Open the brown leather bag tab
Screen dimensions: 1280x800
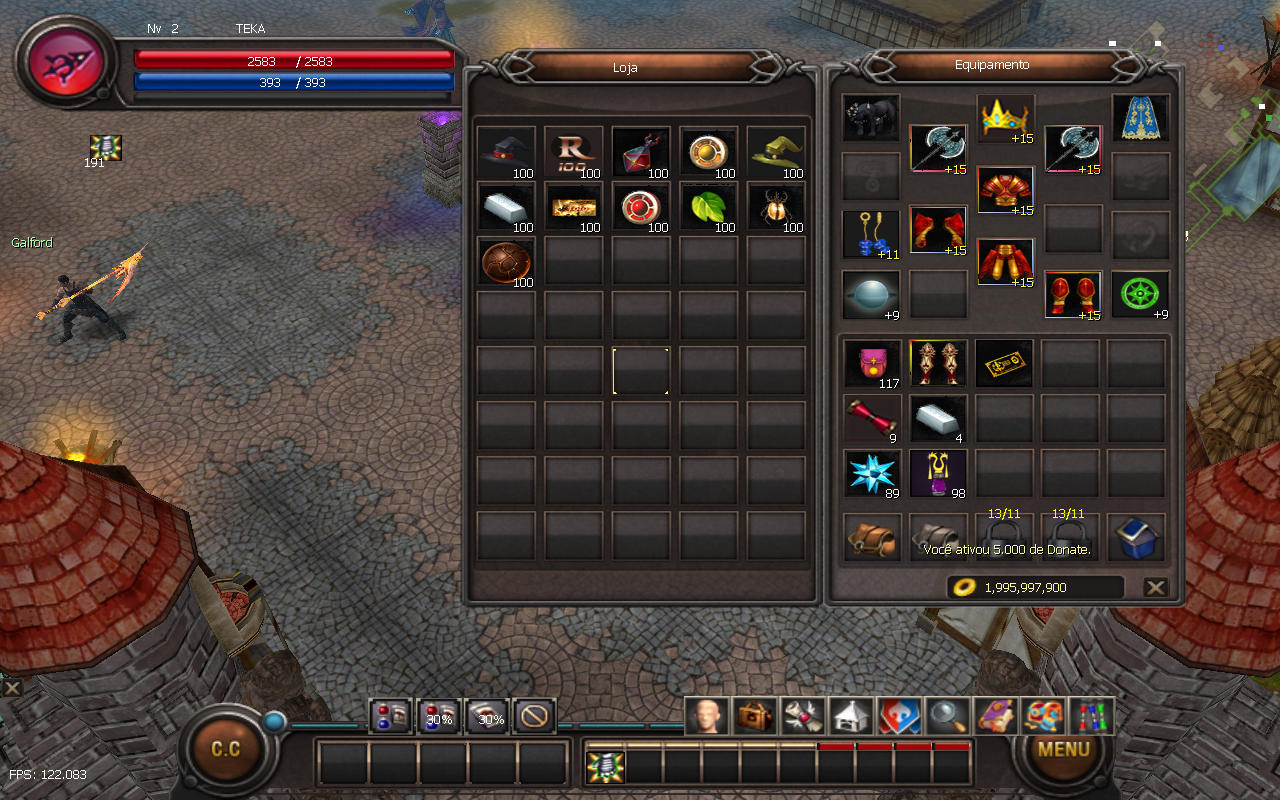coord(870,538)
